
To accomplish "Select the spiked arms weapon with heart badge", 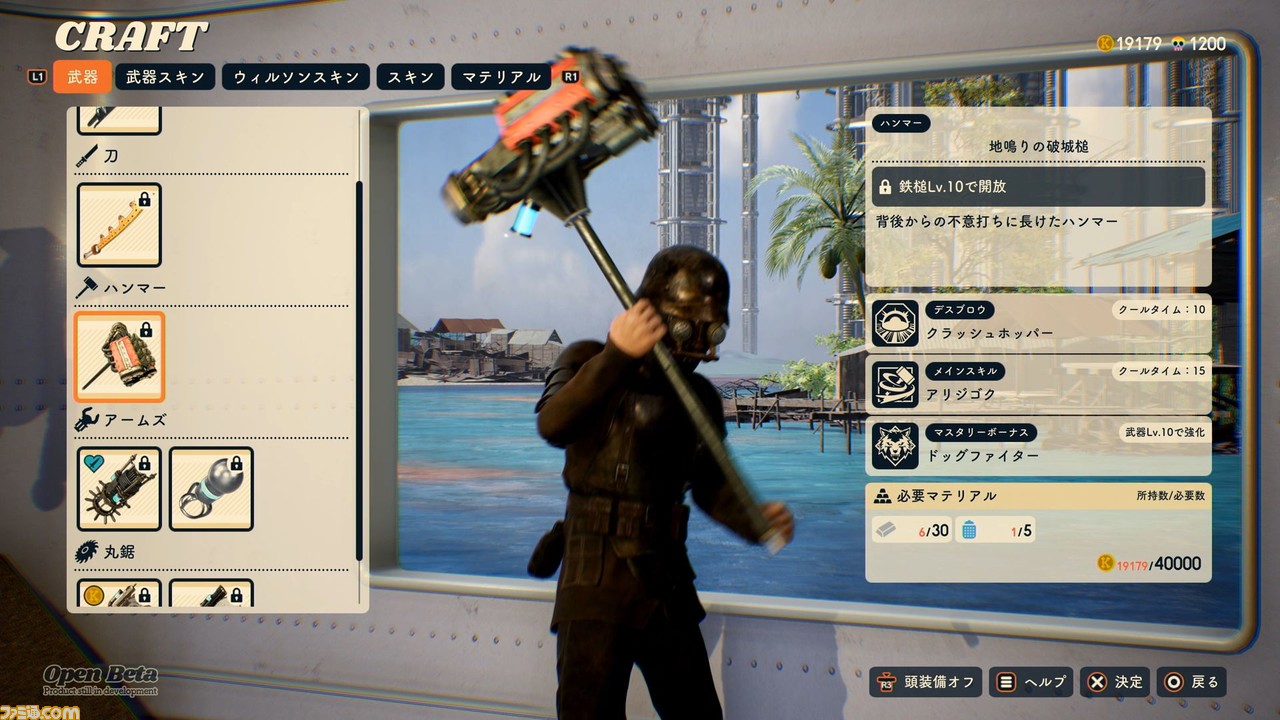I will [x=119, y=489].
